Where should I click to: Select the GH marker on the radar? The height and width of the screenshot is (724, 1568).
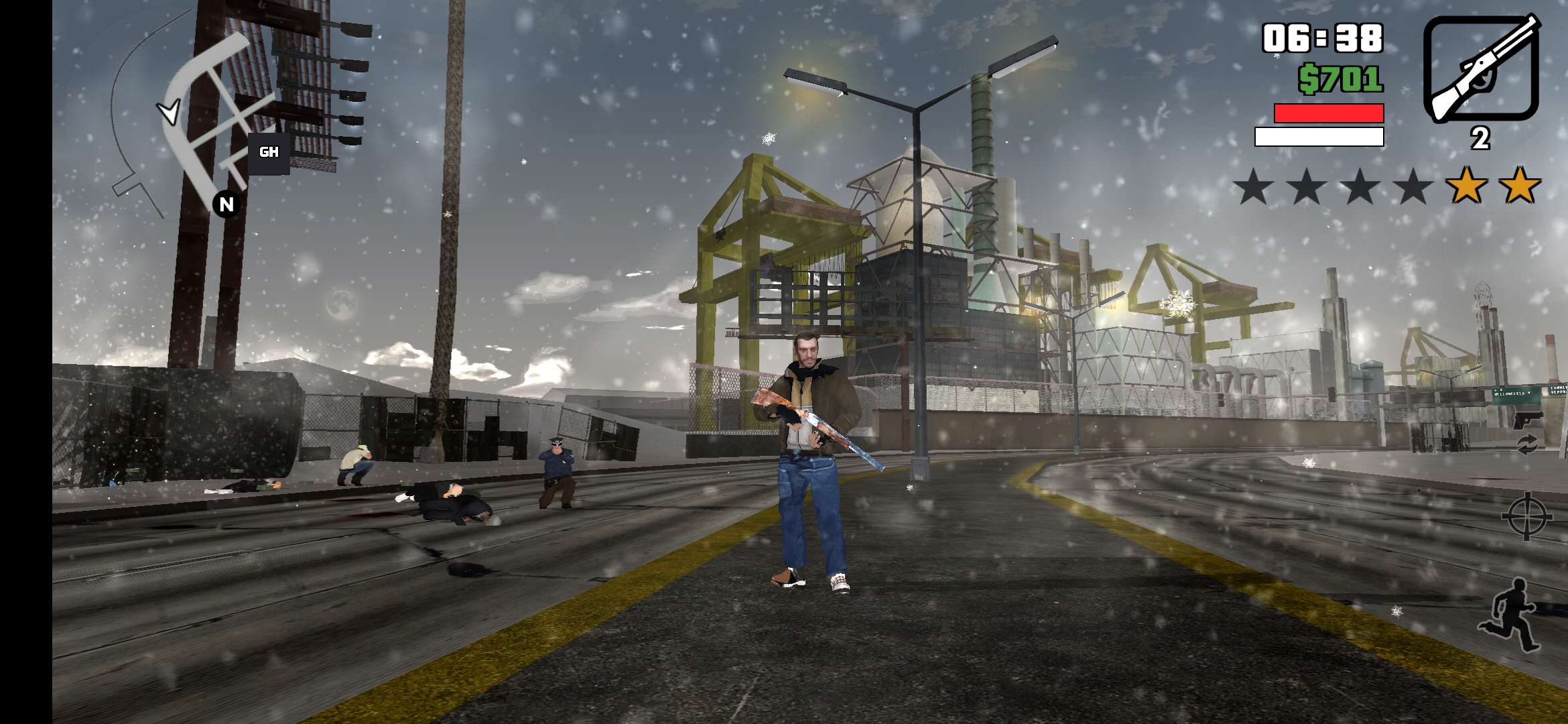269,153
